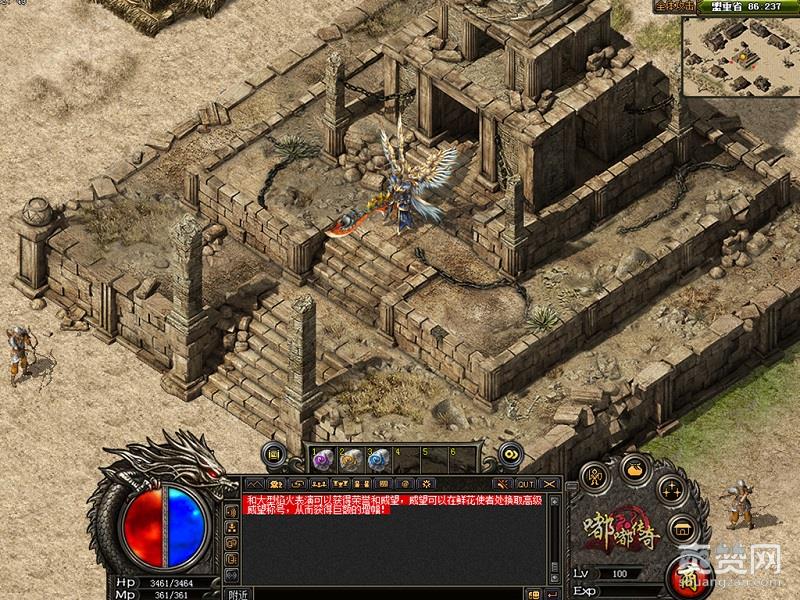800x600 pixels.
Task: Toggle the 全体攻击 attack mode button
Action: [x=677, y=7]
